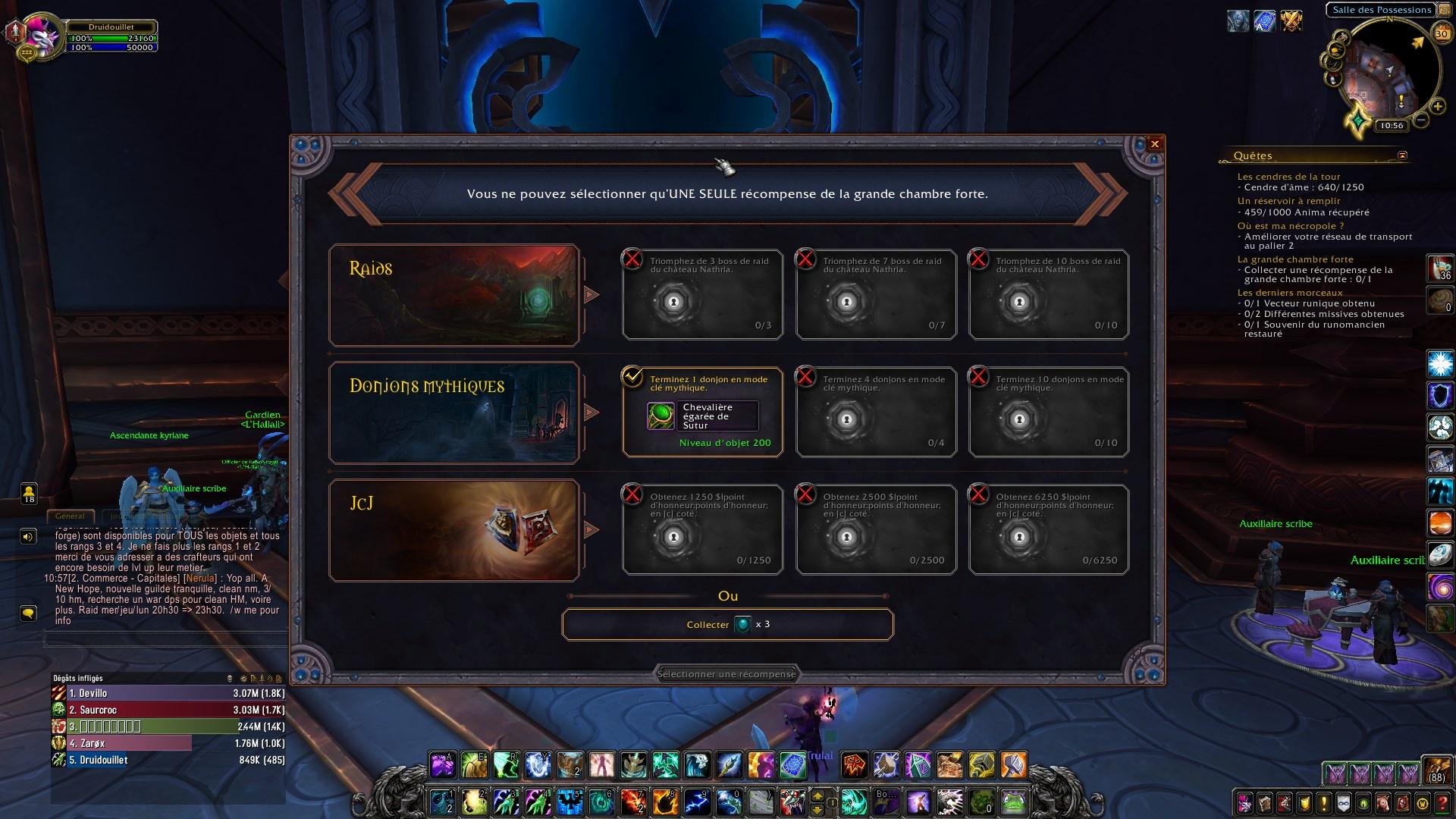Click the Chevalière égarée de Sutur ring icon
The image size is (1456, 819).
(661, 416)
